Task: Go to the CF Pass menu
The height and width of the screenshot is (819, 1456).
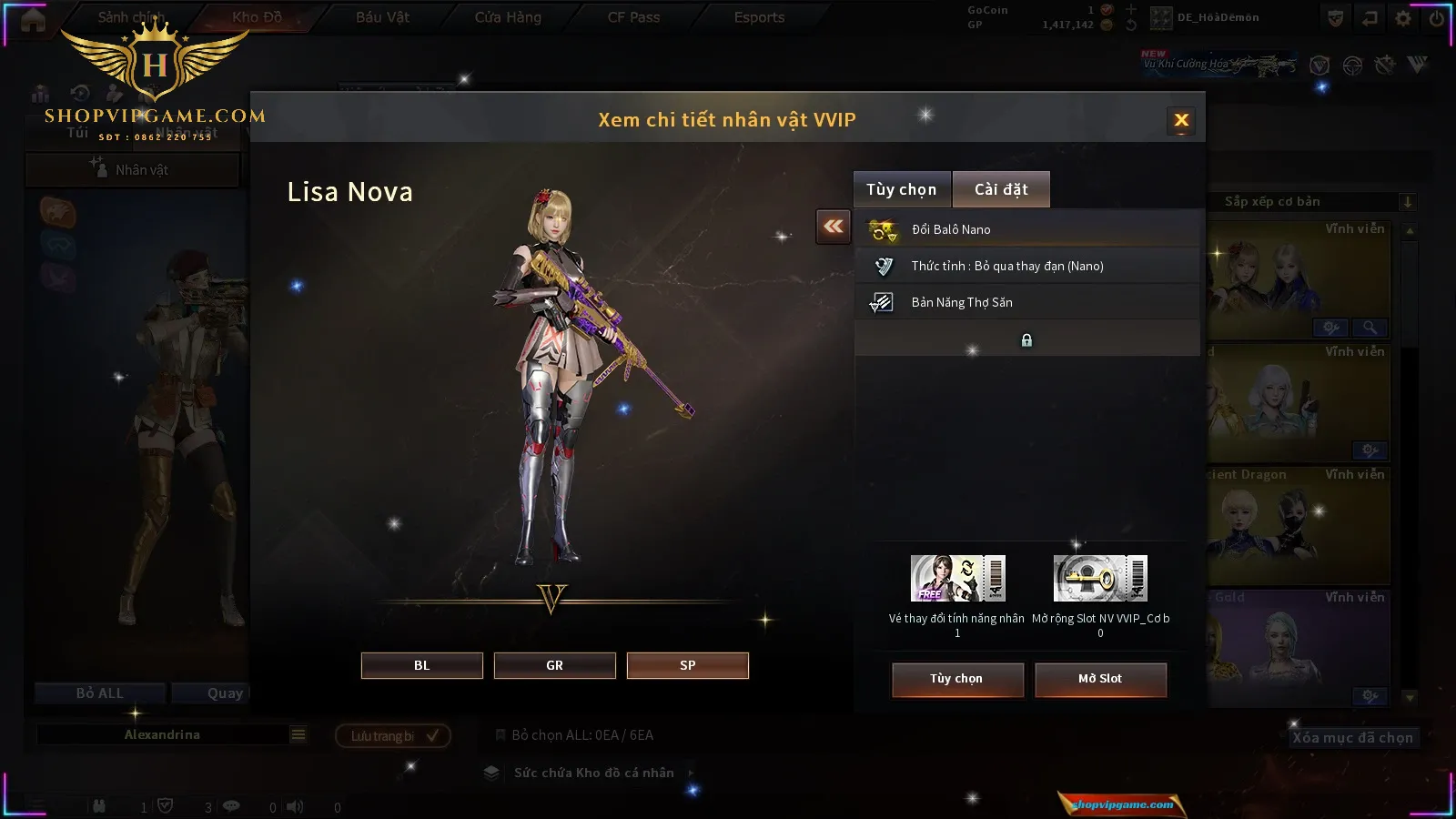Action: click(x=633, y=17)
